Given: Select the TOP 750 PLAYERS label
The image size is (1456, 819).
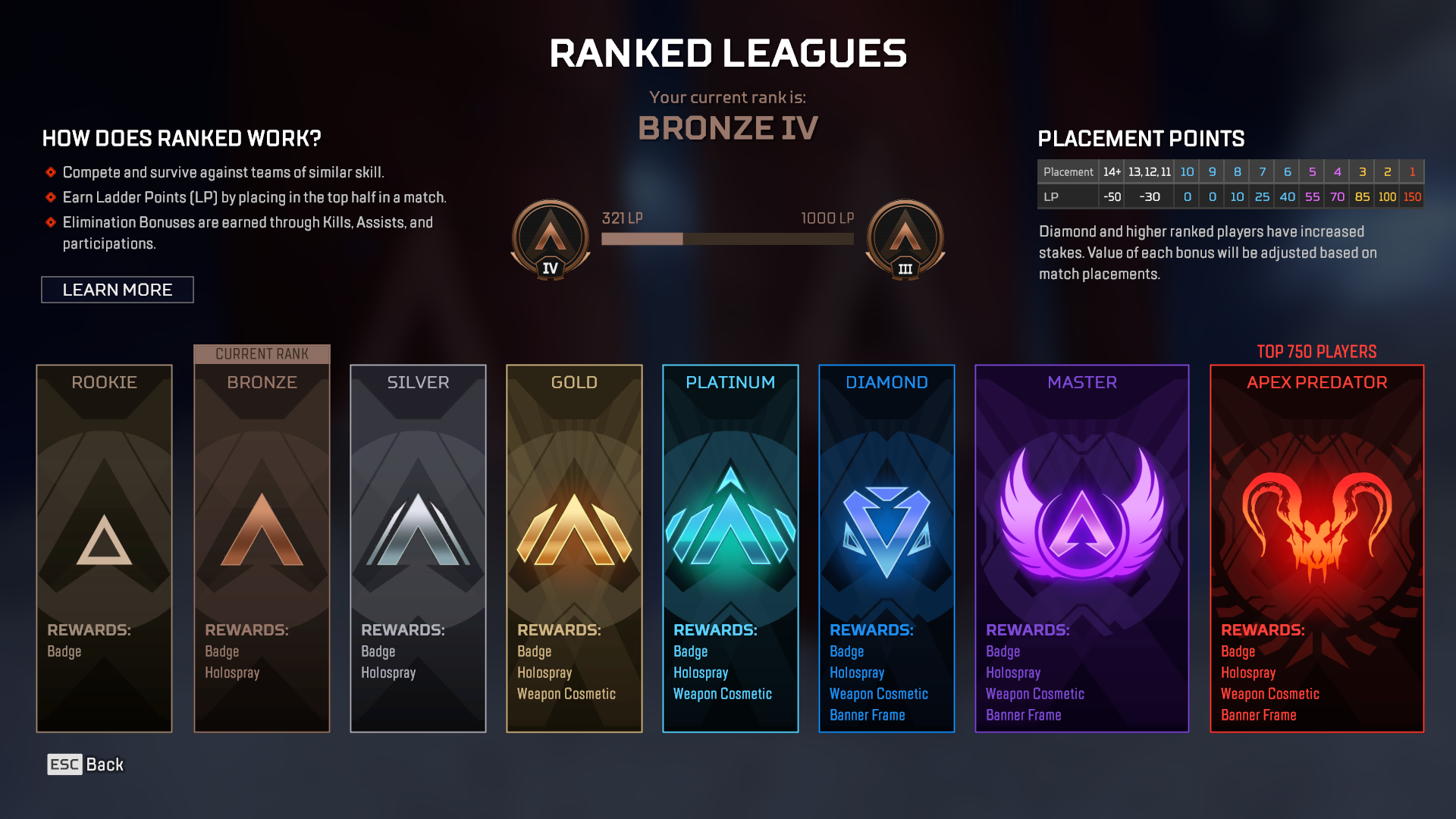Looking at the screenshot, I should point(1316,351).
